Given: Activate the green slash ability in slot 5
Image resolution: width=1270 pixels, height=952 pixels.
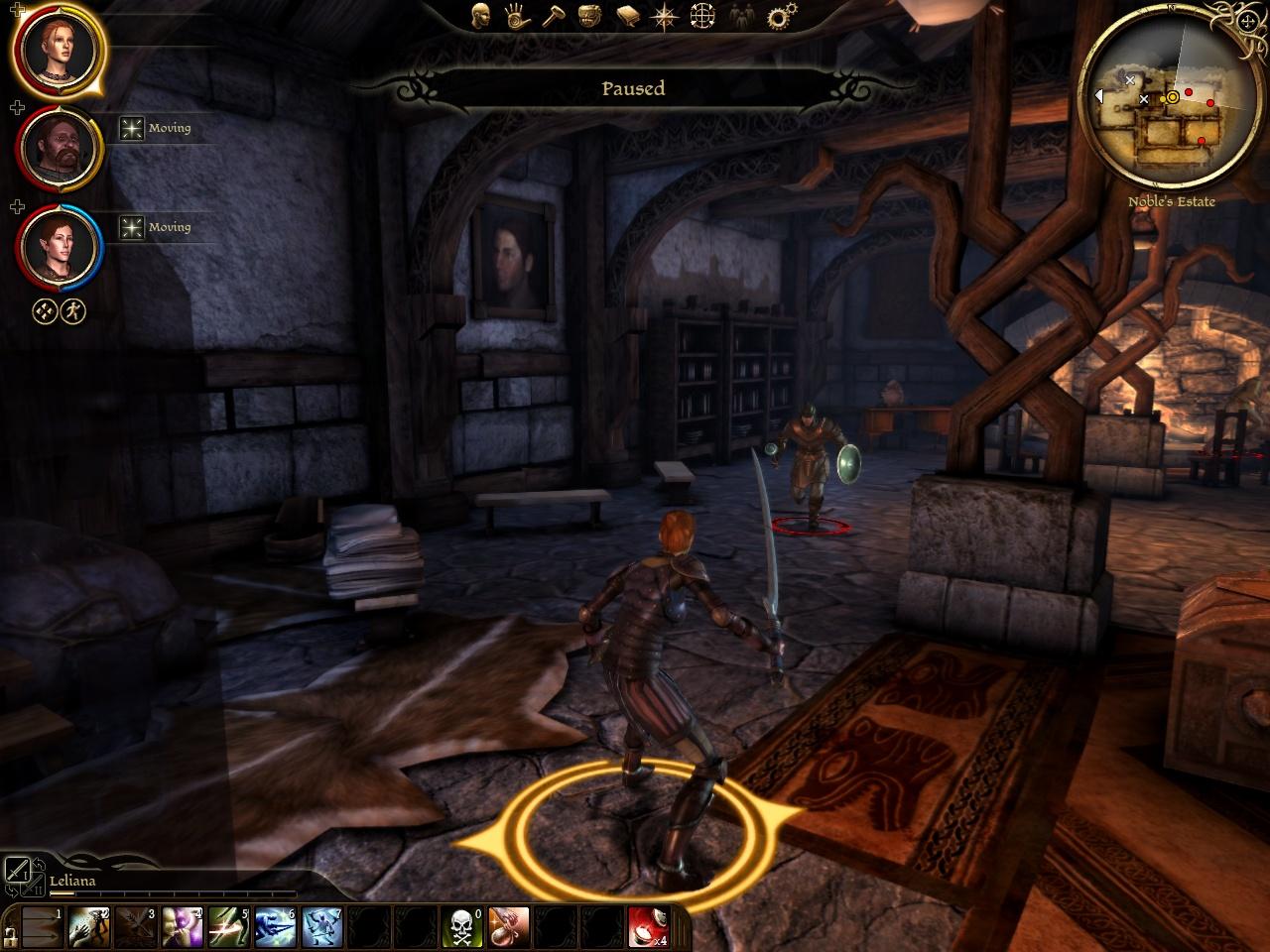Looking at the screenshot, I should 228,926.
